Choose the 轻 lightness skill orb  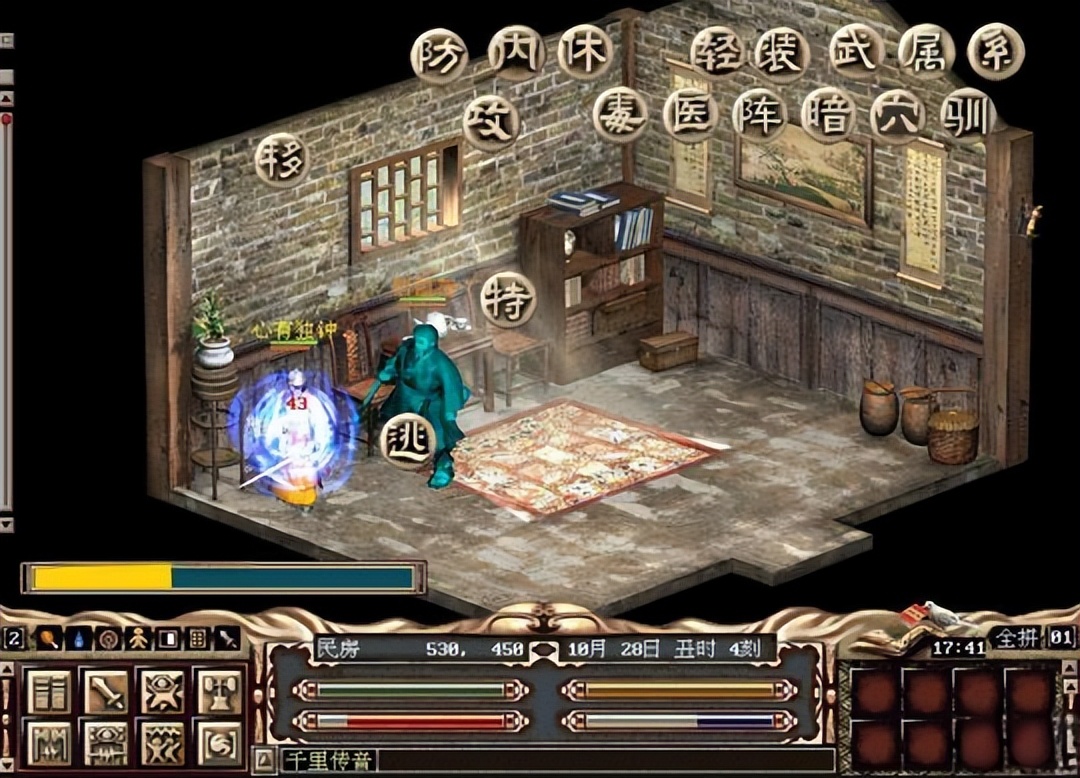[718, 53]
